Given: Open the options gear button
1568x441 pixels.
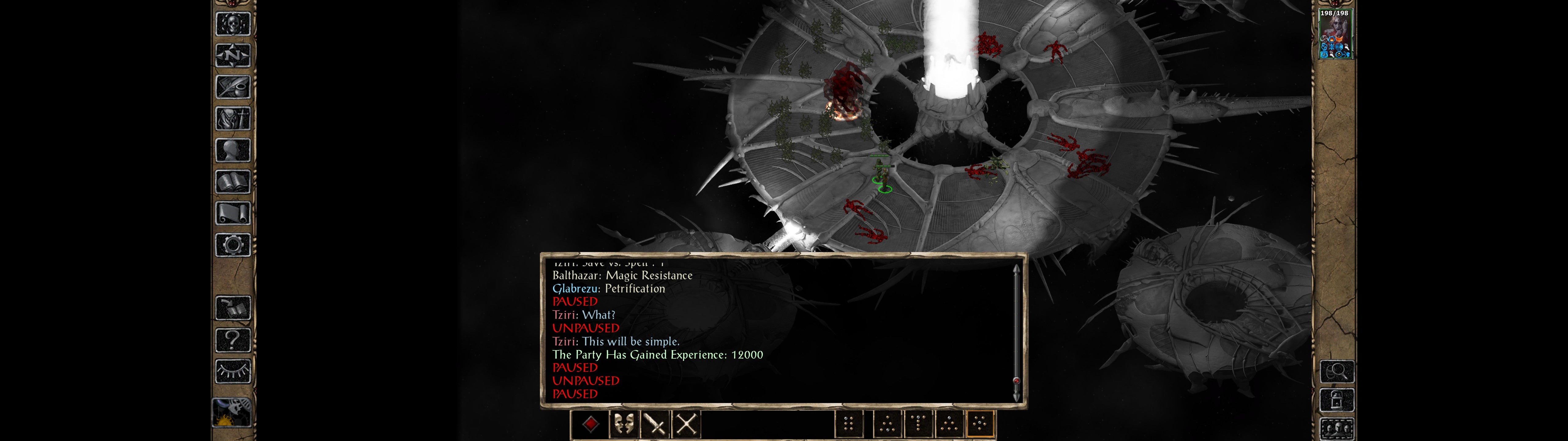Looking at the screenshot, I should [232, 245].
